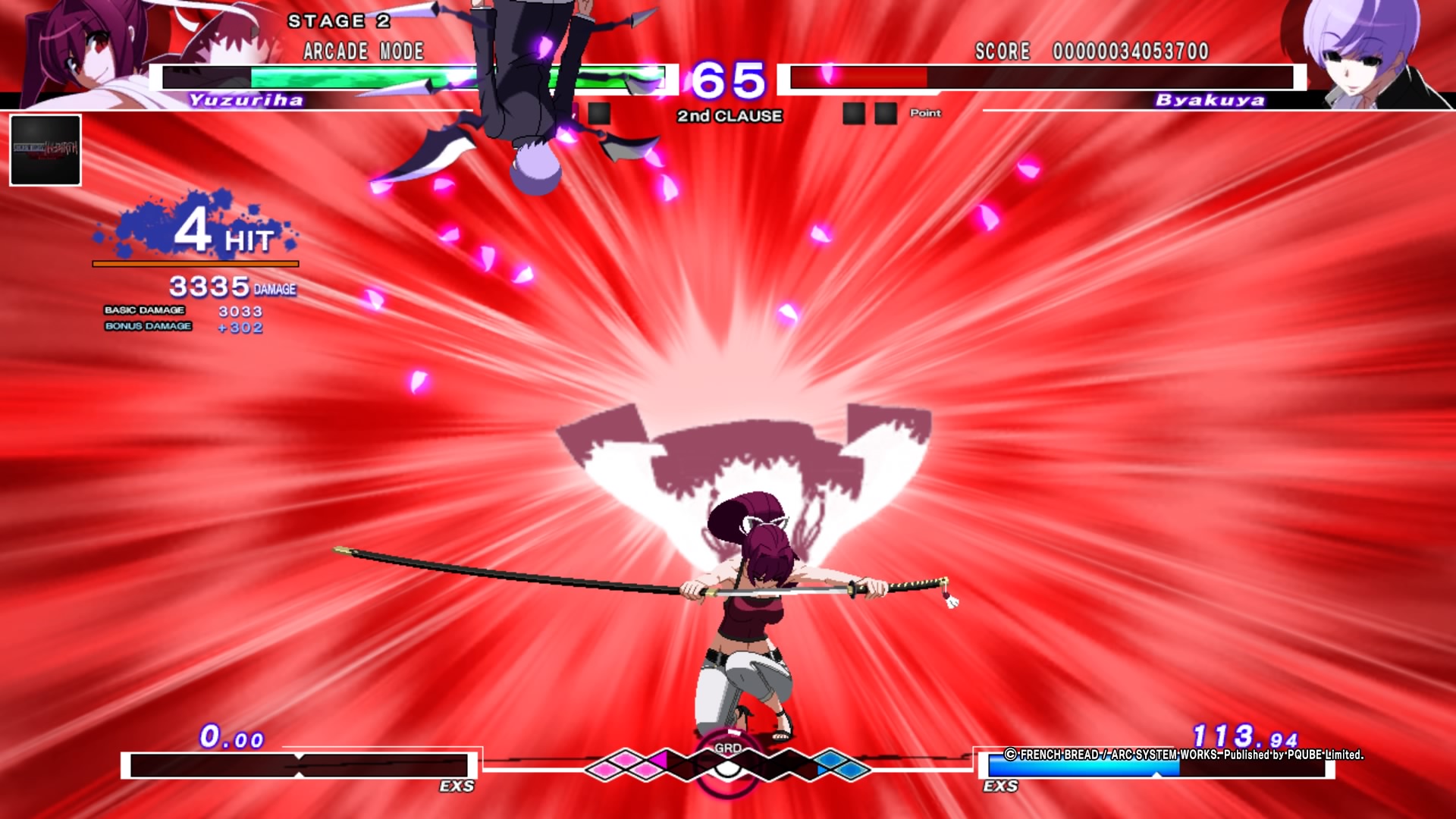This screenshot has height=819, width=1456.
Task: Click Byakuya's character portrait
Action: tap(1365, 52)
